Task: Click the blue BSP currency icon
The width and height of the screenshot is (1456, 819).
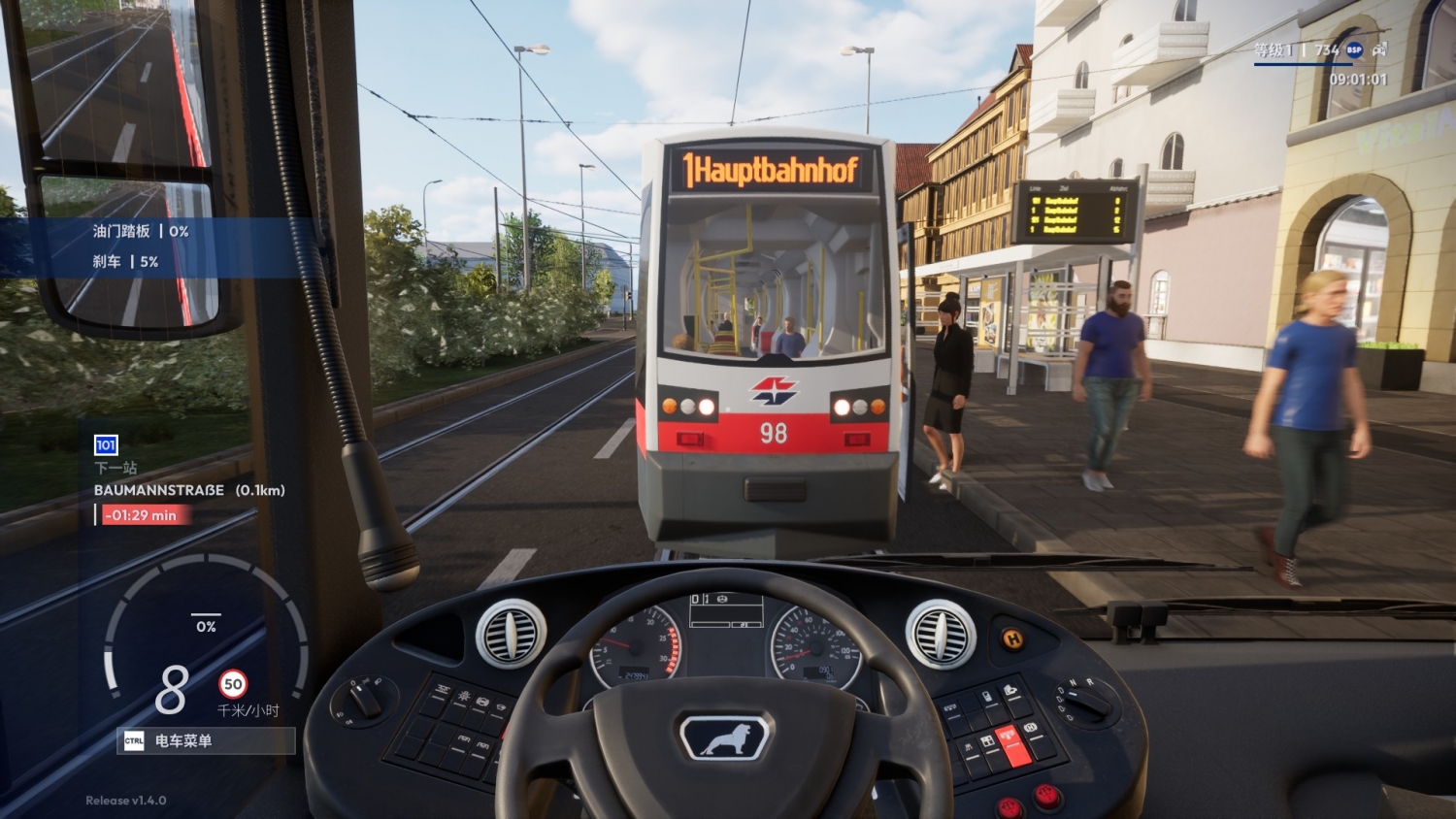Action: (1354, 49)
